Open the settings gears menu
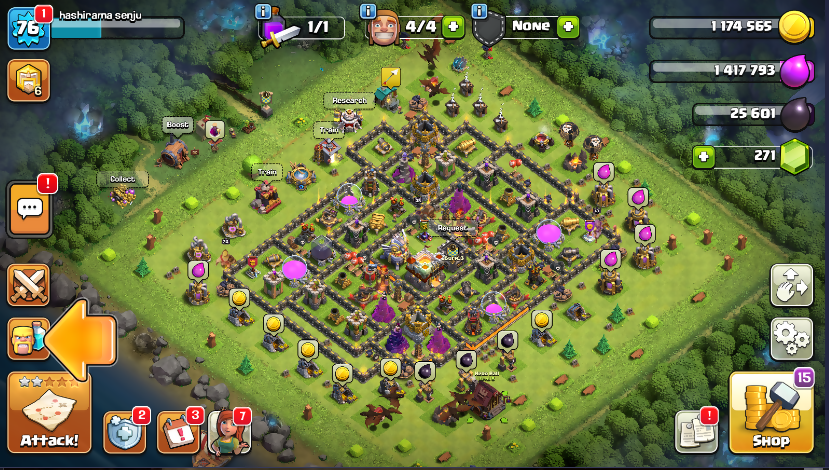The width and height of the screenshot is (829, 470). [x=791, y=338]
